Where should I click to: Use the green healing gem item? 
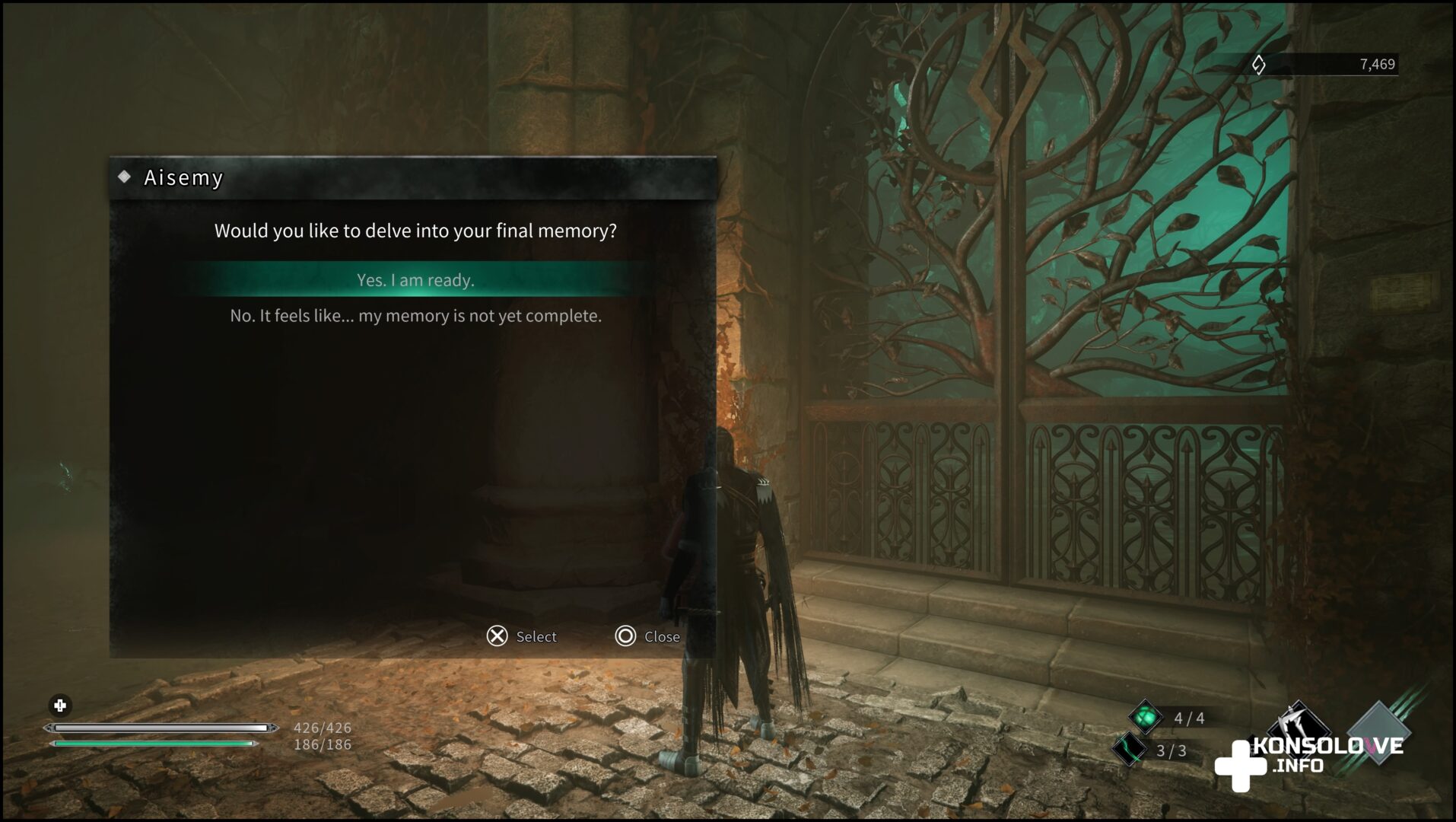click(x=1145, y=717)
